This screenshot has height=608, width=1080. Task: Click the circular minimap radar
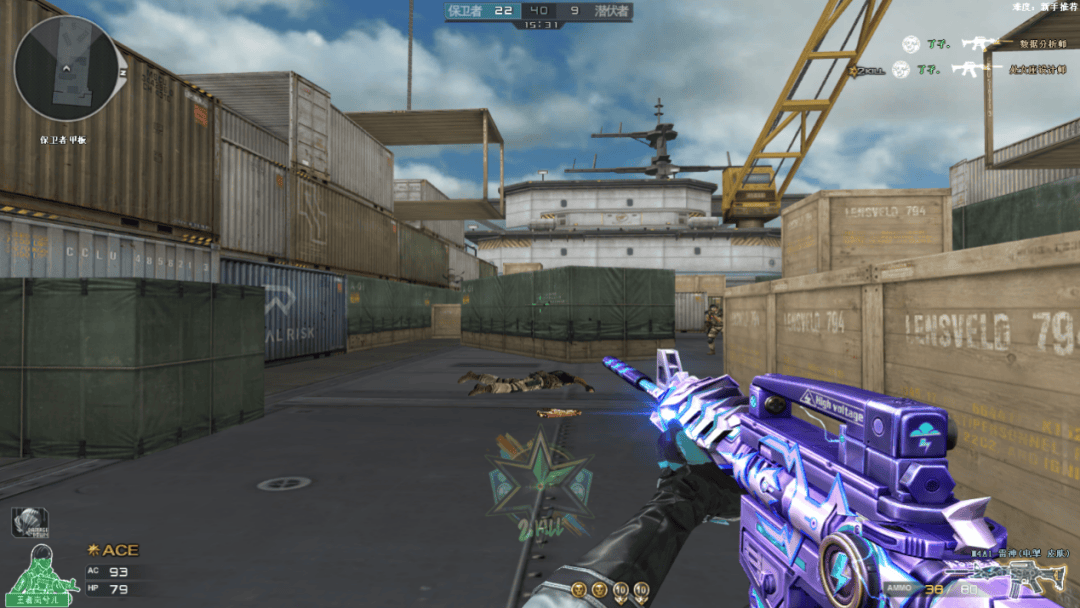coord(66,68)
